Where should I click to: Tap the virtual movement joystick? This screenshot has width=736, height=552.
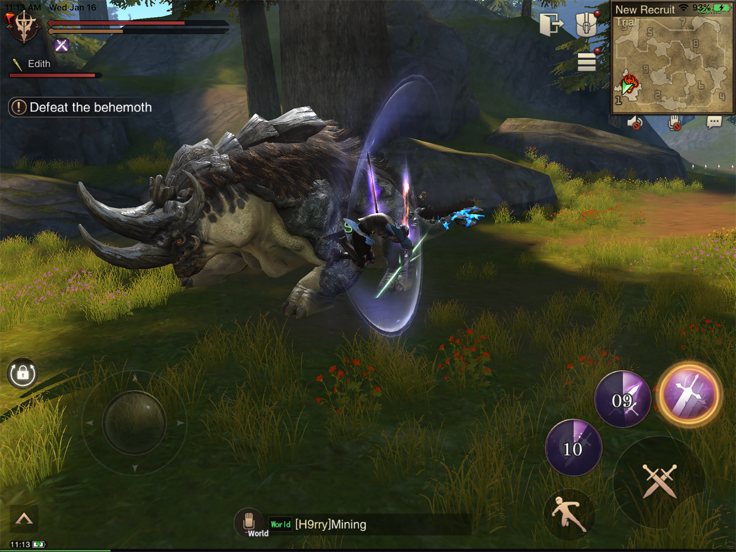point(134,422)
